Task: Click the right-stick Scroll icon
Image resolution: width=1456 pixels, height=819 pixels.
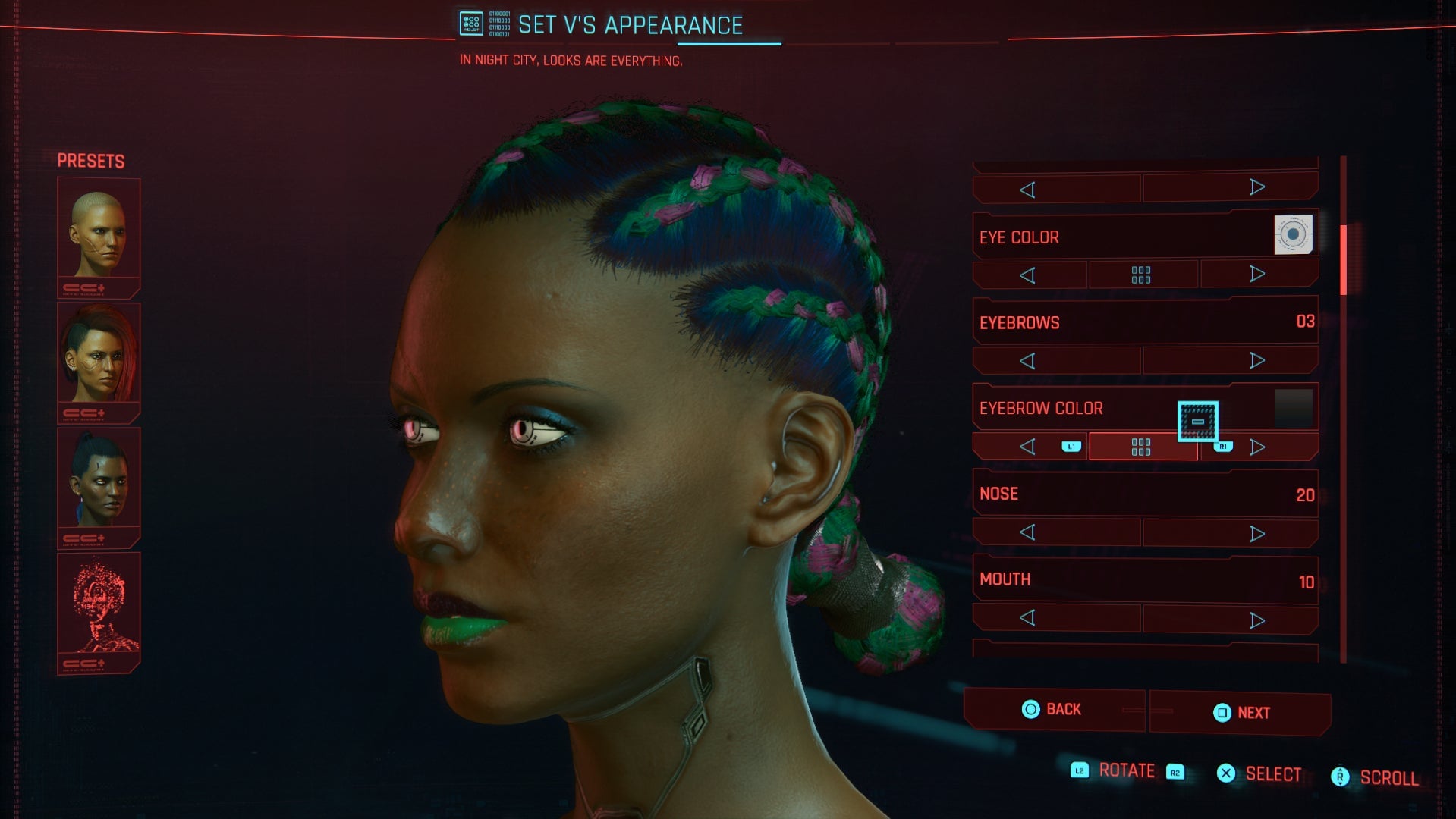Action: click(x=1340, y=777)
